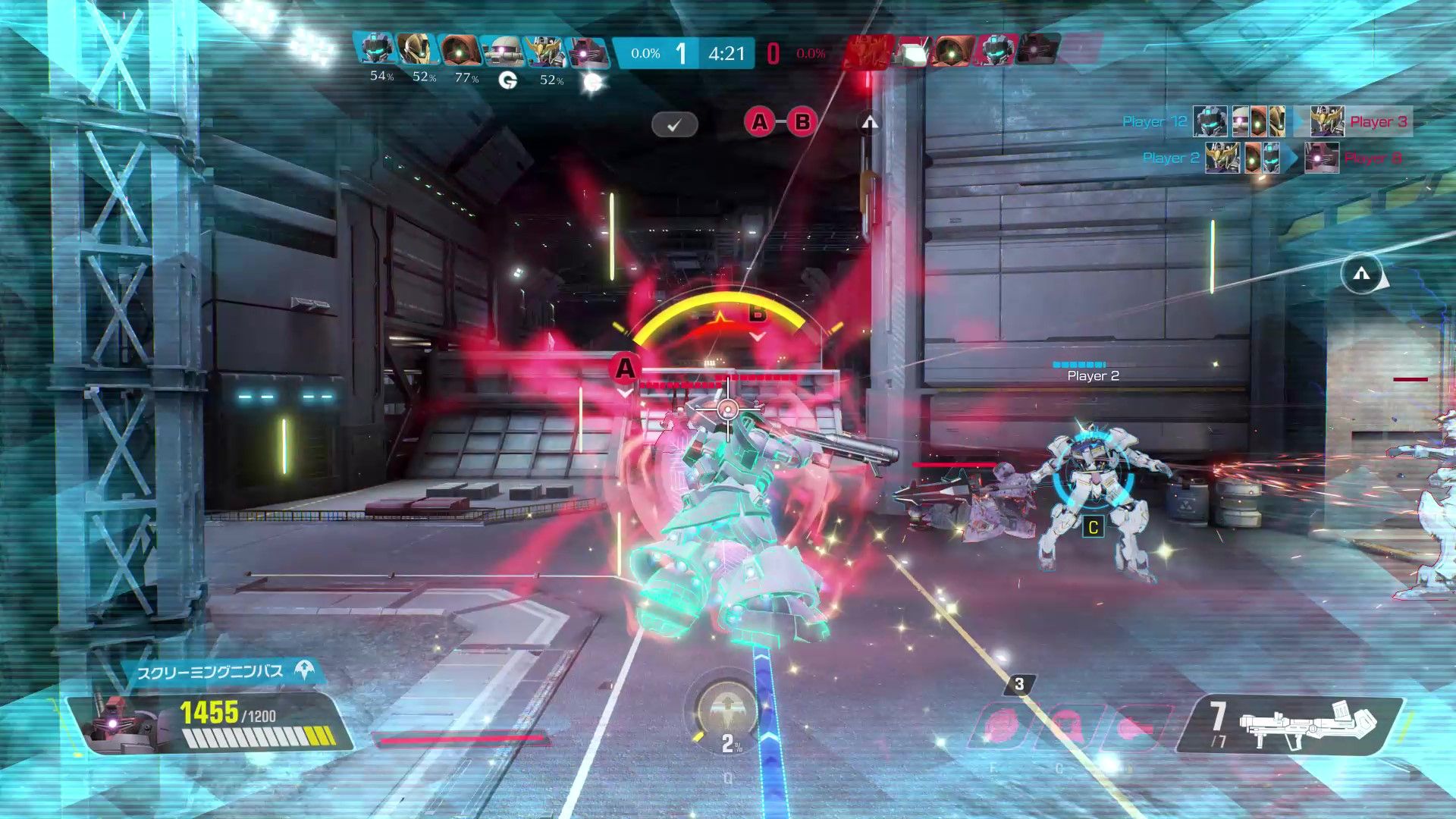The height and width of the screenshot is (819, 1456).
Task: Click the first pink ability icon
Action: [x=1001, y=726]
